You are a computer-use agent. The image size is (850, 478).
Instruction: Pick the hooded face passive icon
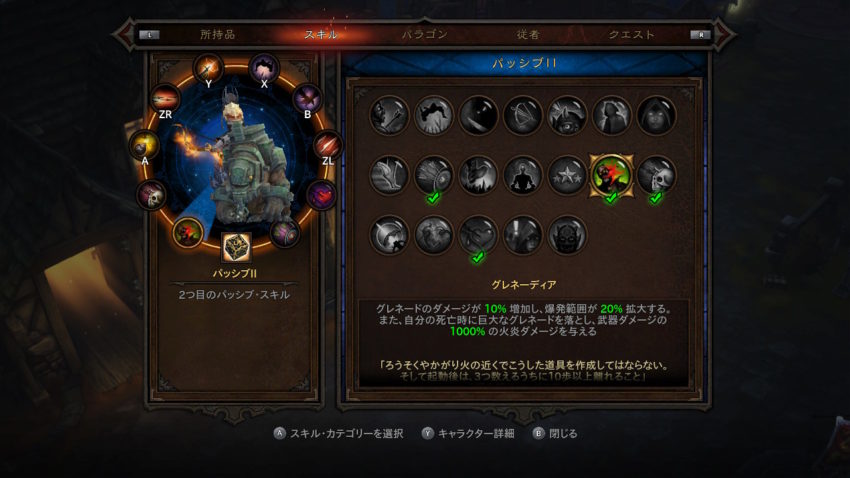coord(655,115)
